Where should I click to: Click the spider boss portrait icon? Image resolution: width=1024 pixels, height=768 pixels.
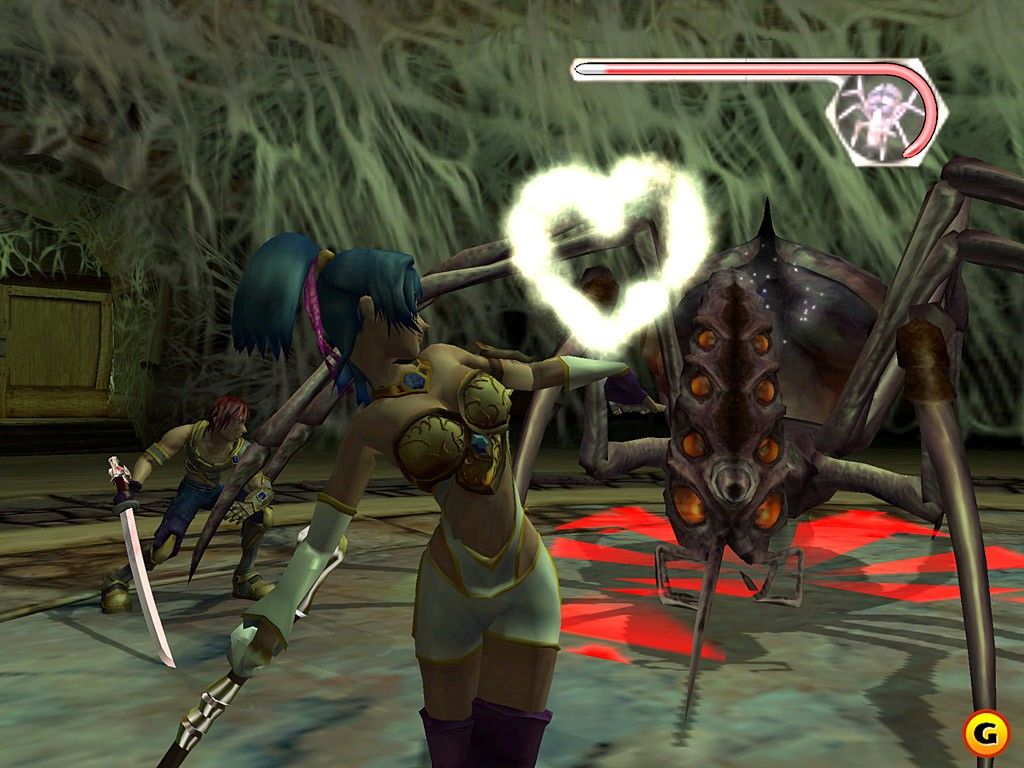click(x=875, y=112)
